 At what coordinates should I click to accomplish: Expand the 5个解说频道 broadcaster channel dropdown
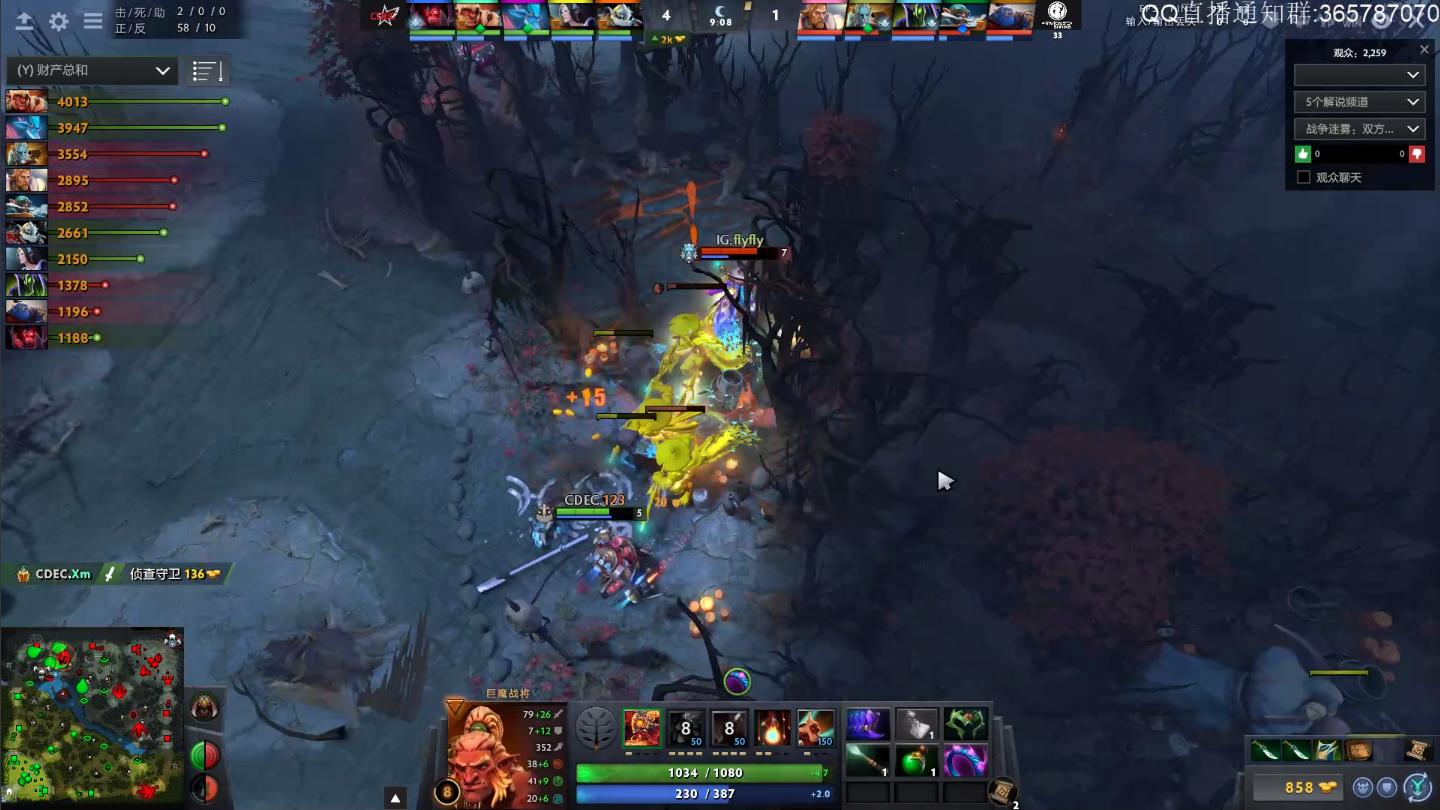(1358, 101)
